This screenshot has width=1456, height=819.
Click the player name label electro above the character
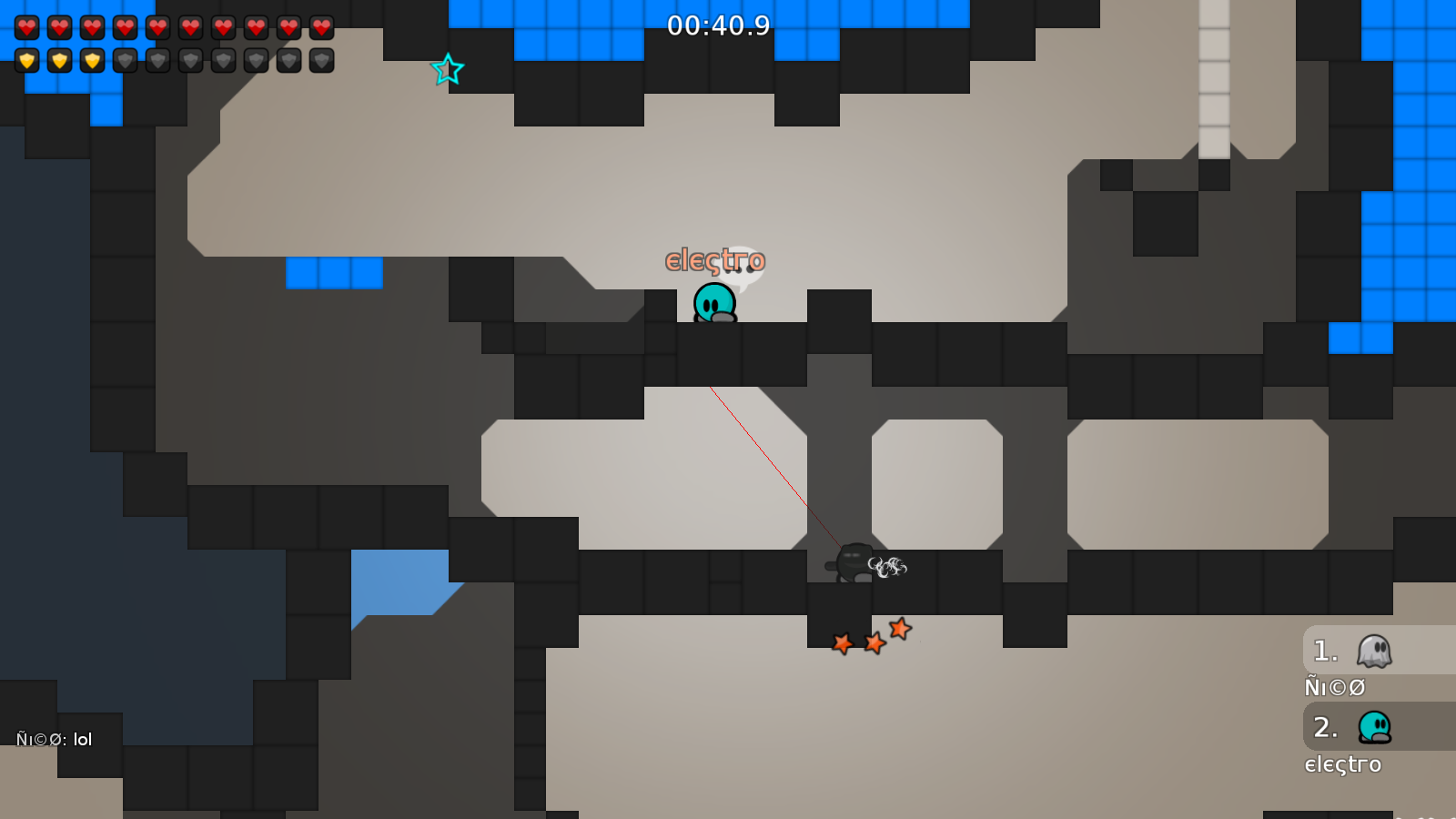715,260
